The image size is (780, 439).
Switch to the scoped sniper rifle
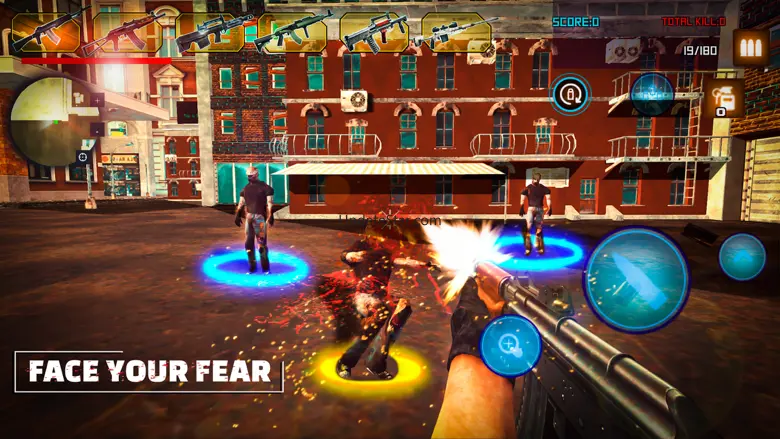coord(455,32)
